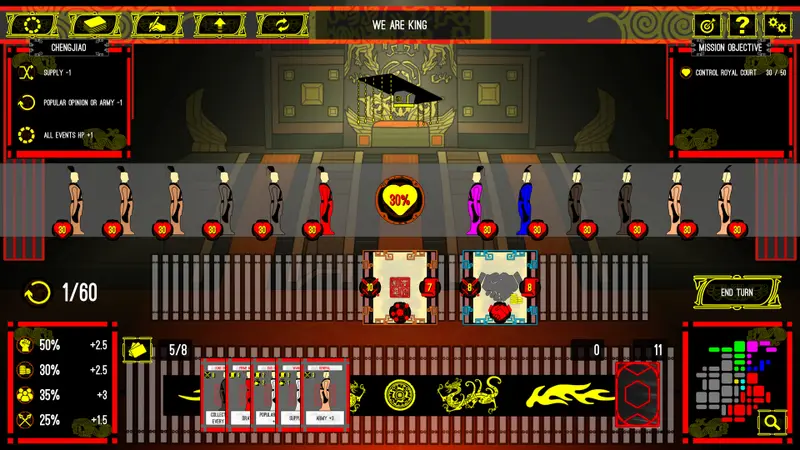Zoom the map with magnifier button
The height and width of the screenshot is (450, 800).
(x=771, y=423)
